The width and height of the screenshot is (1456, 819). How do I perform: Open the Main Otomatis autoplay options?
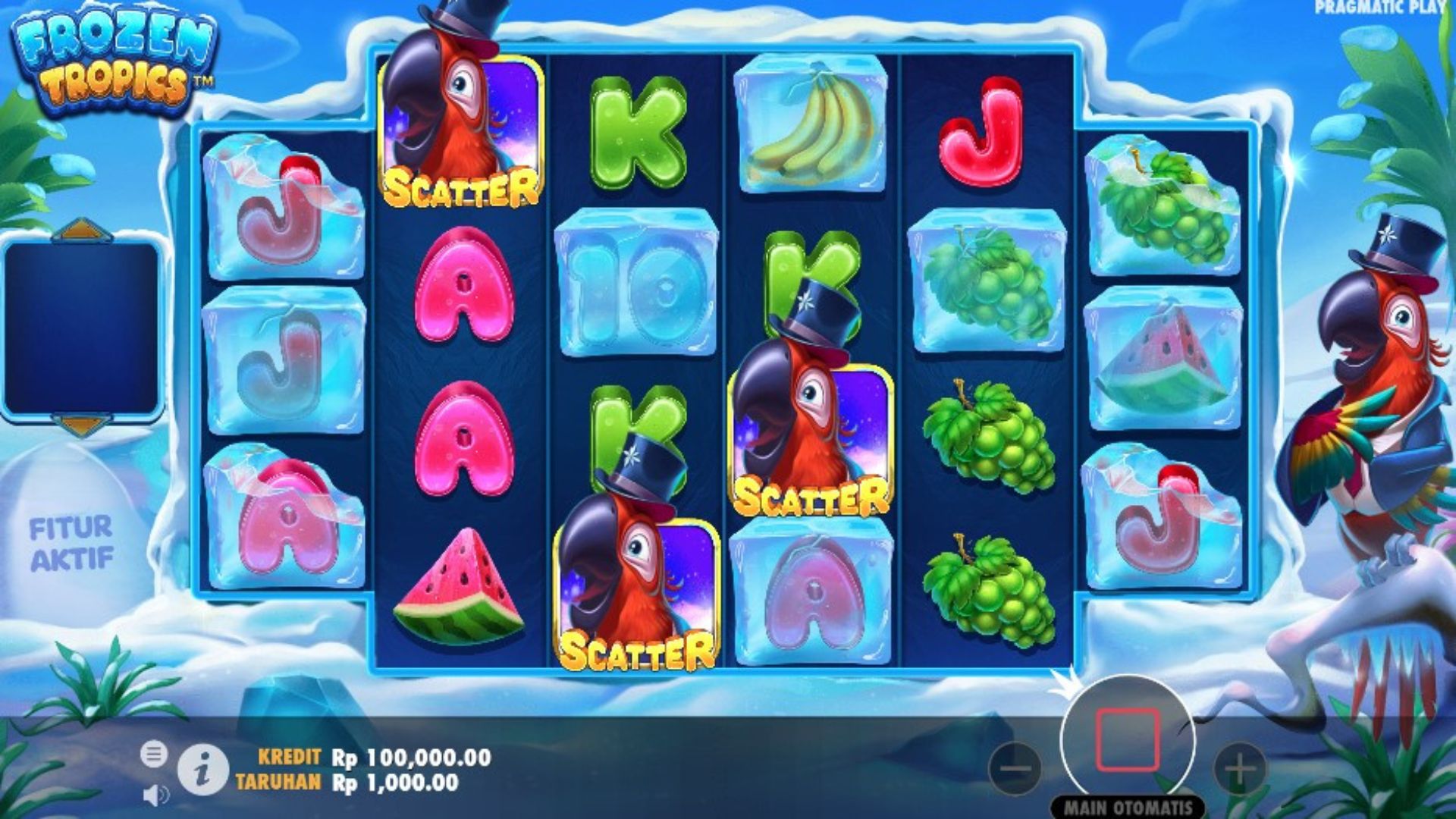[x=1128, y=807]
